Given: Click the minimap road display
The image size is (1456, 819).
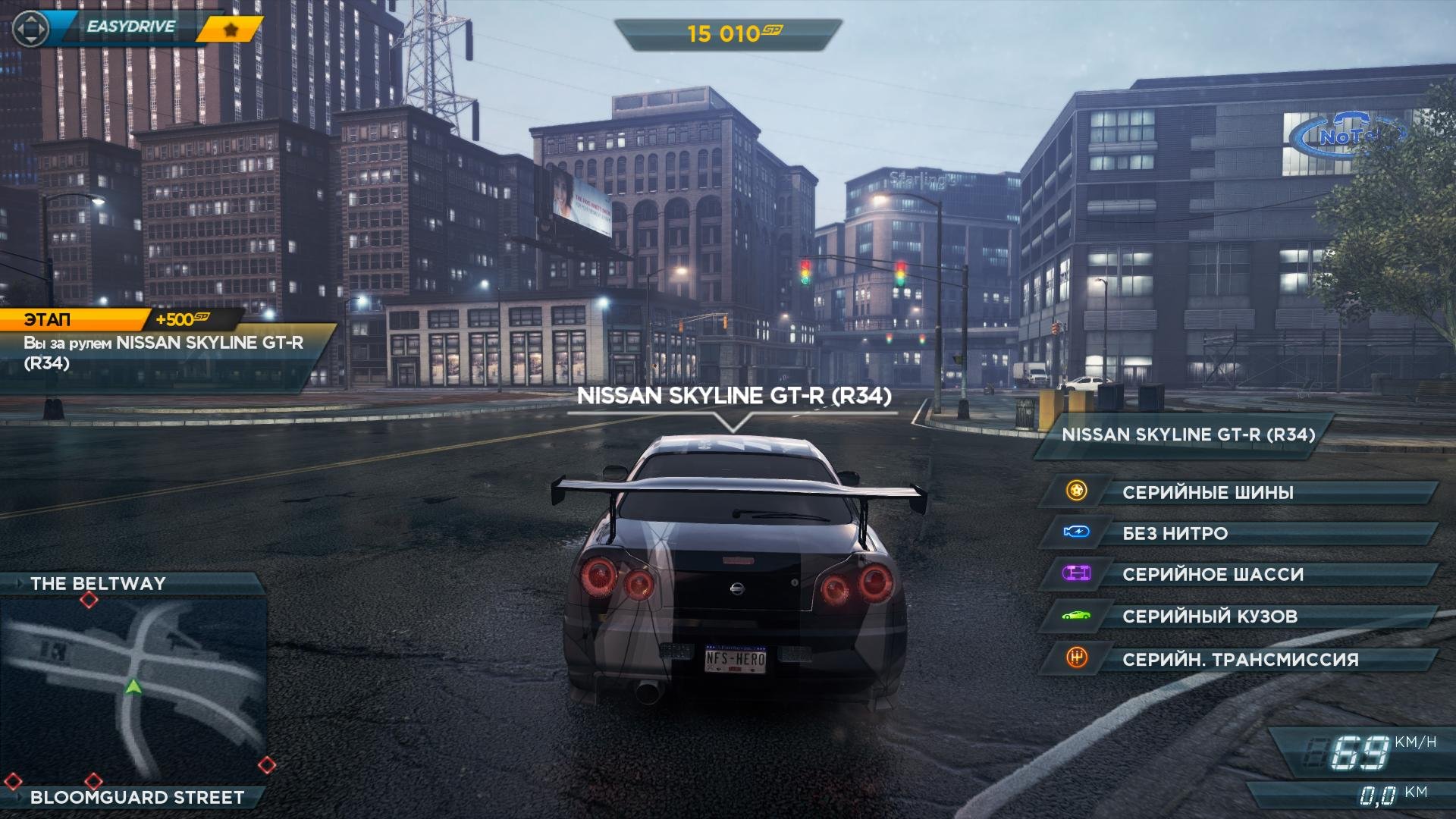Looking at the screenshot, I should coord(133,689).
